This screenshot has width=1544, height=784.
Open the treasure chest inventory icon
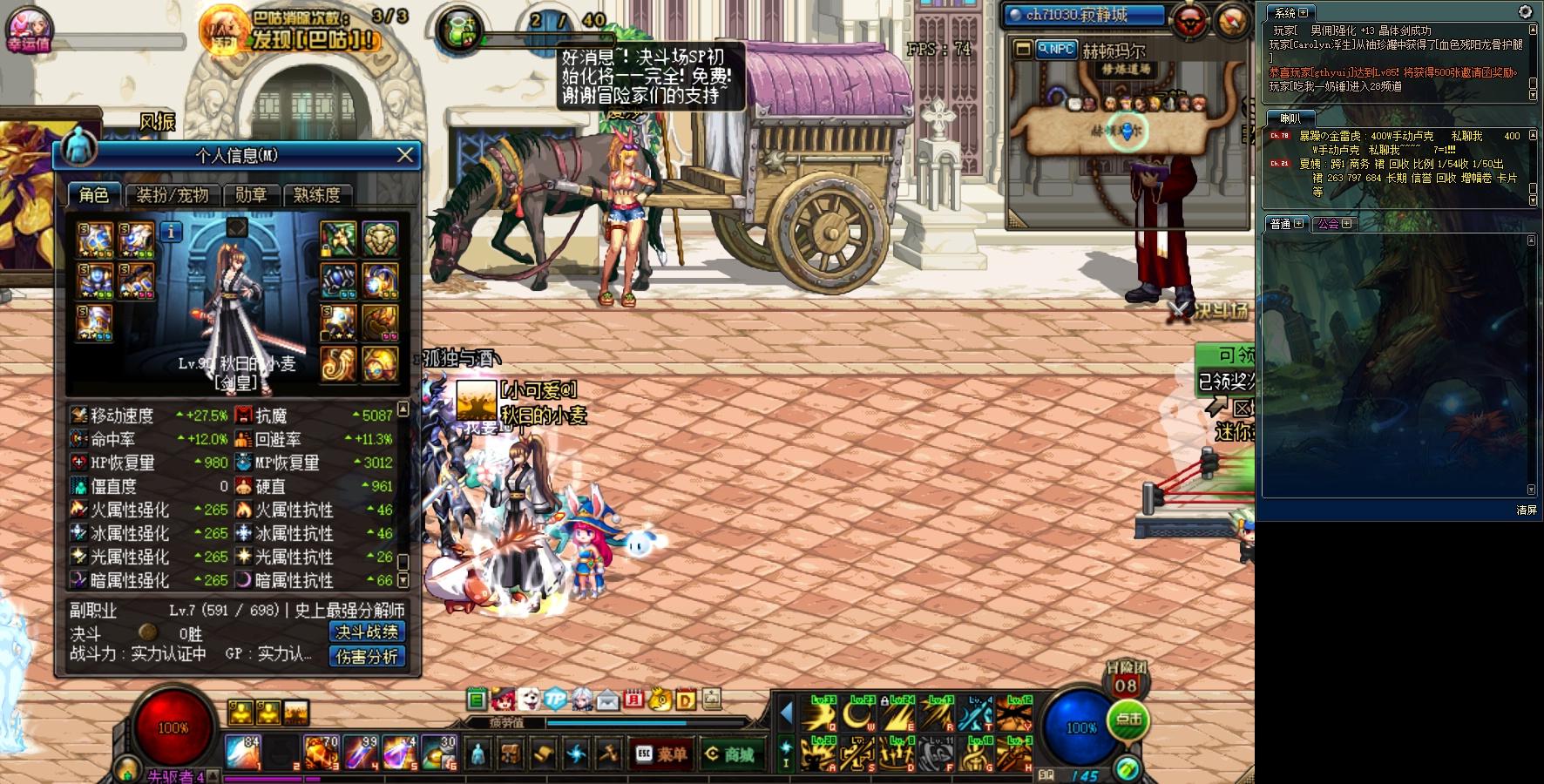click(511, 754)
